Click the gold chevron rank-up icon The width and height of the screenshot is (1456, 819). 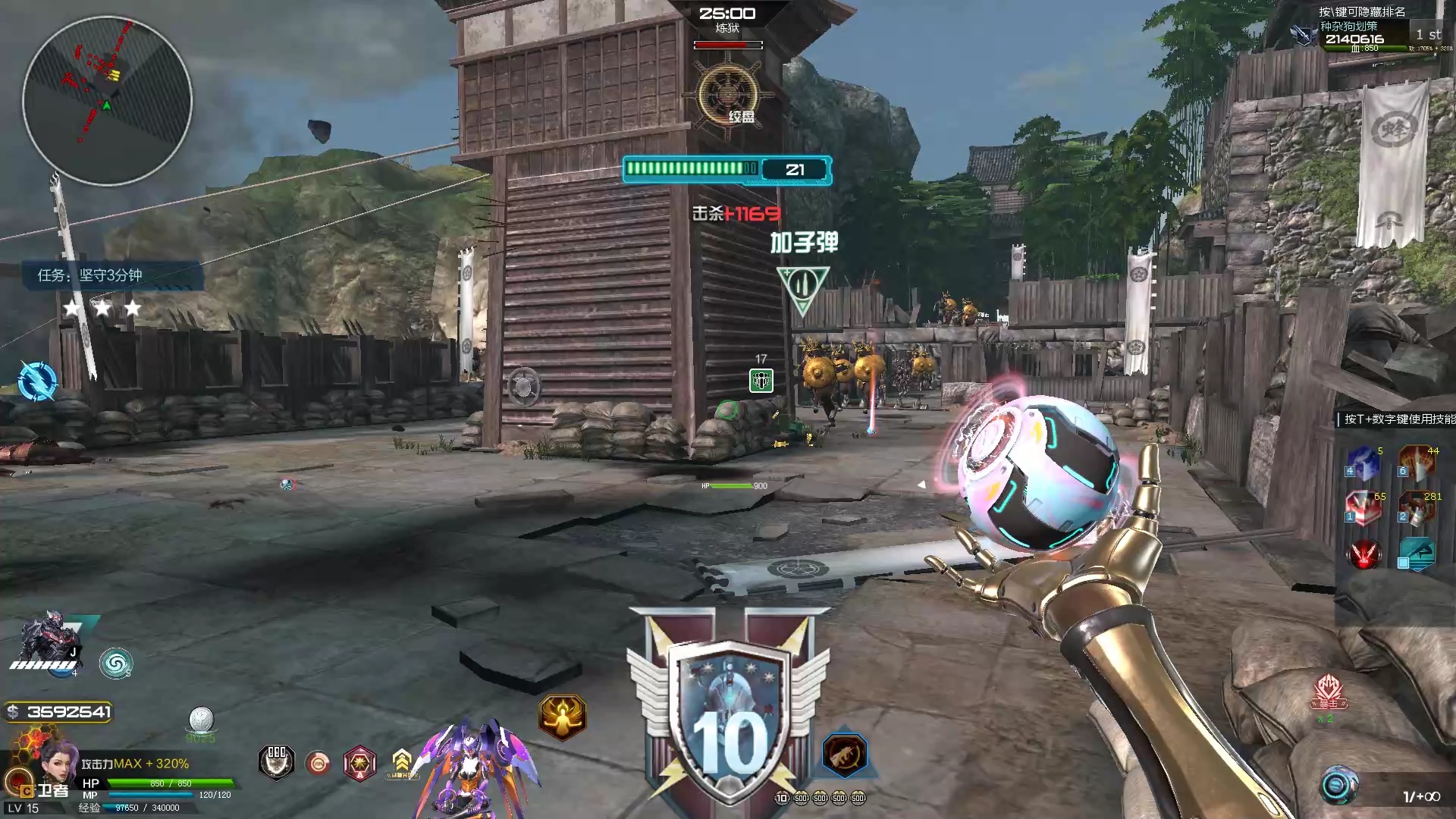(402, 761)
